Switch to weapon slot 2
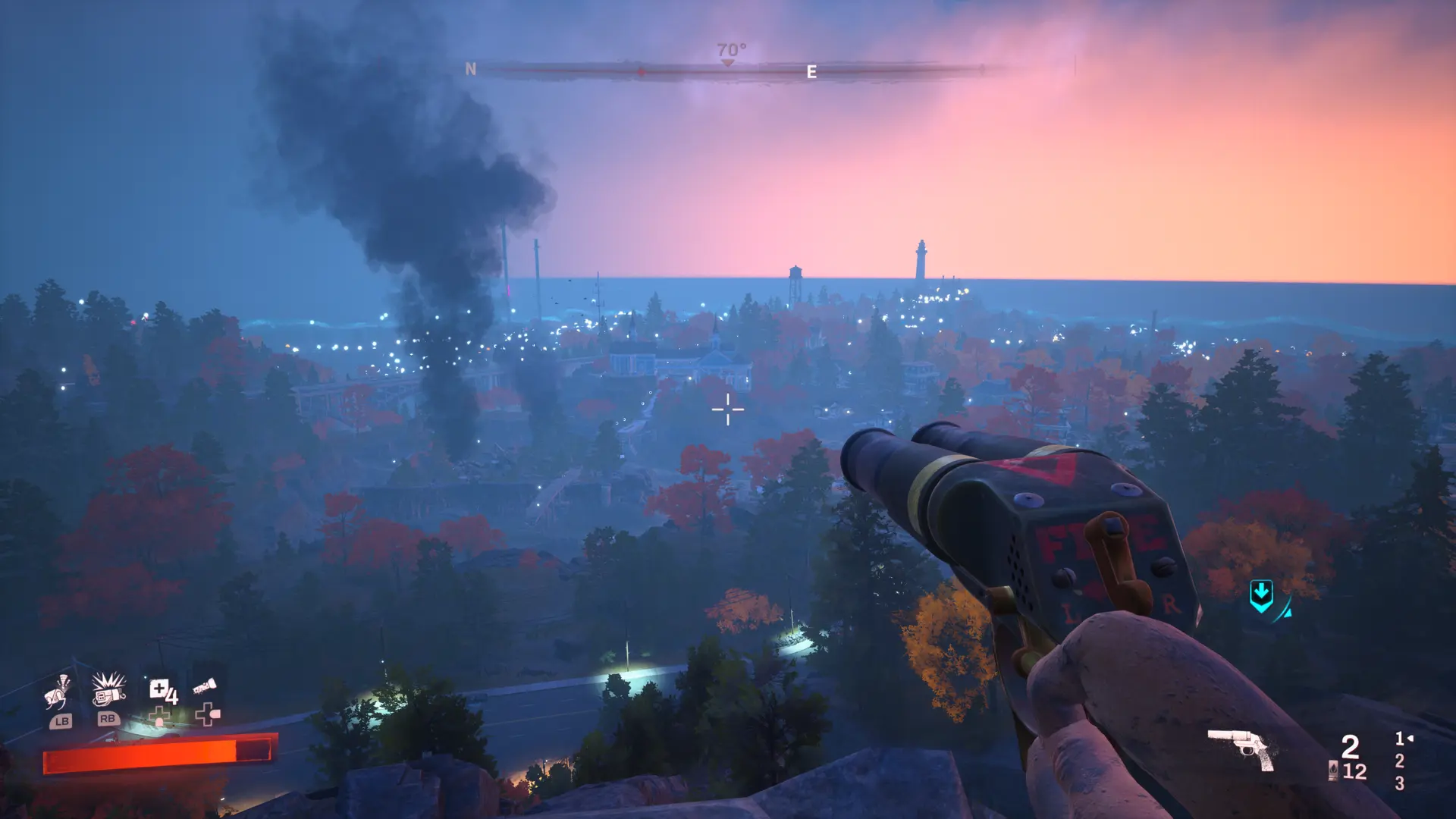 (x=1399, y=761)
